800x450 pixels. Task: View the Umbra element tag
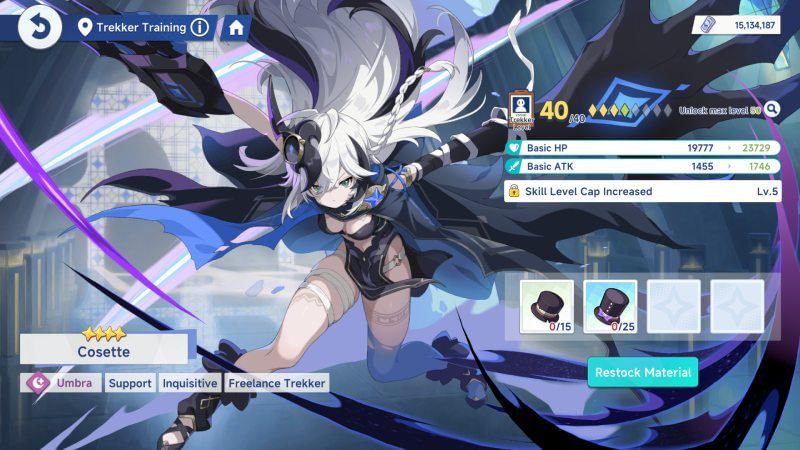pyautogui.click(x=62, y=383)
